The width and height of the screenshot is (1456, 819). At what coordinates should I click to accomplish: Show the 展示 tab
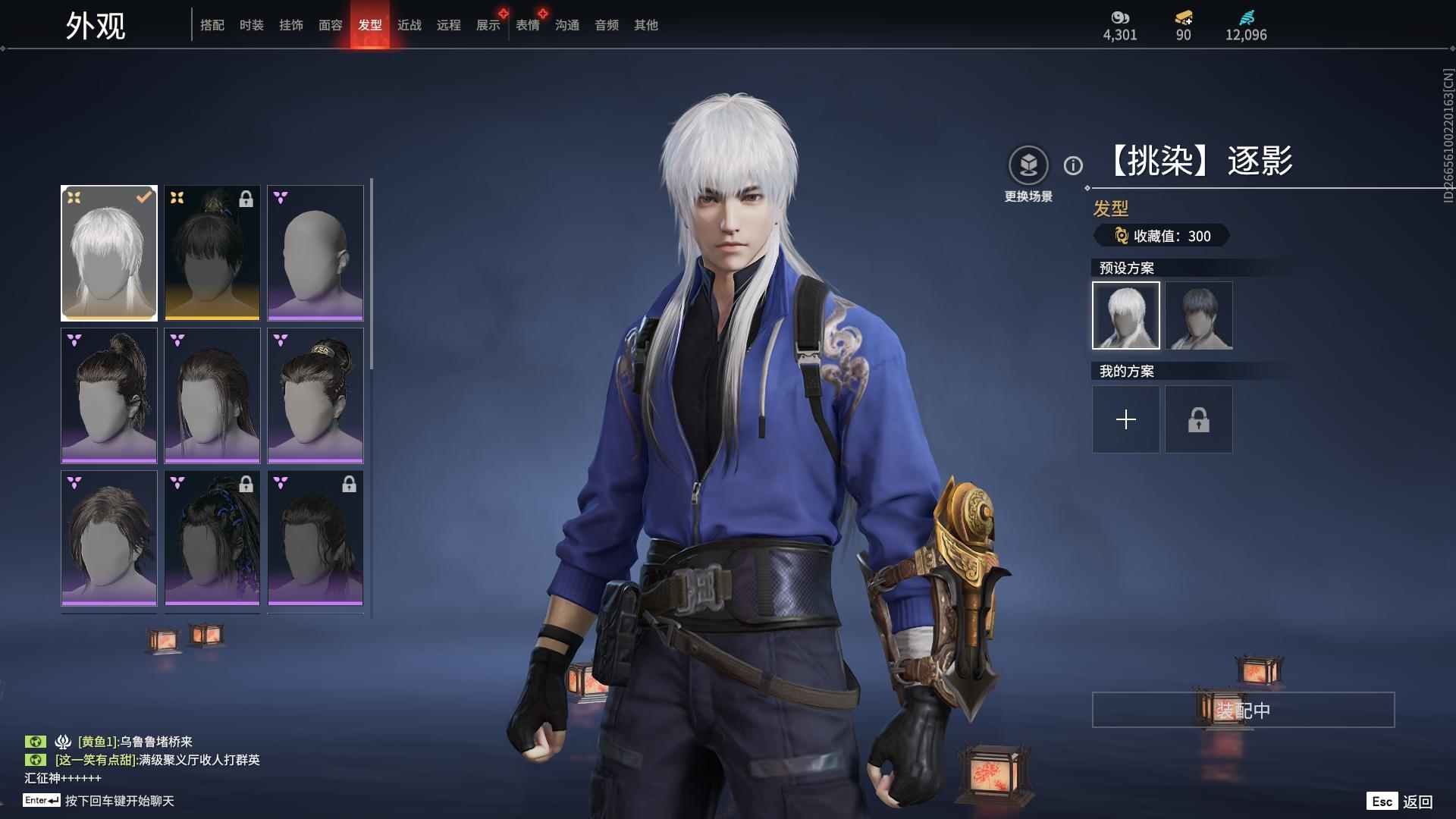tap(488, 25)
